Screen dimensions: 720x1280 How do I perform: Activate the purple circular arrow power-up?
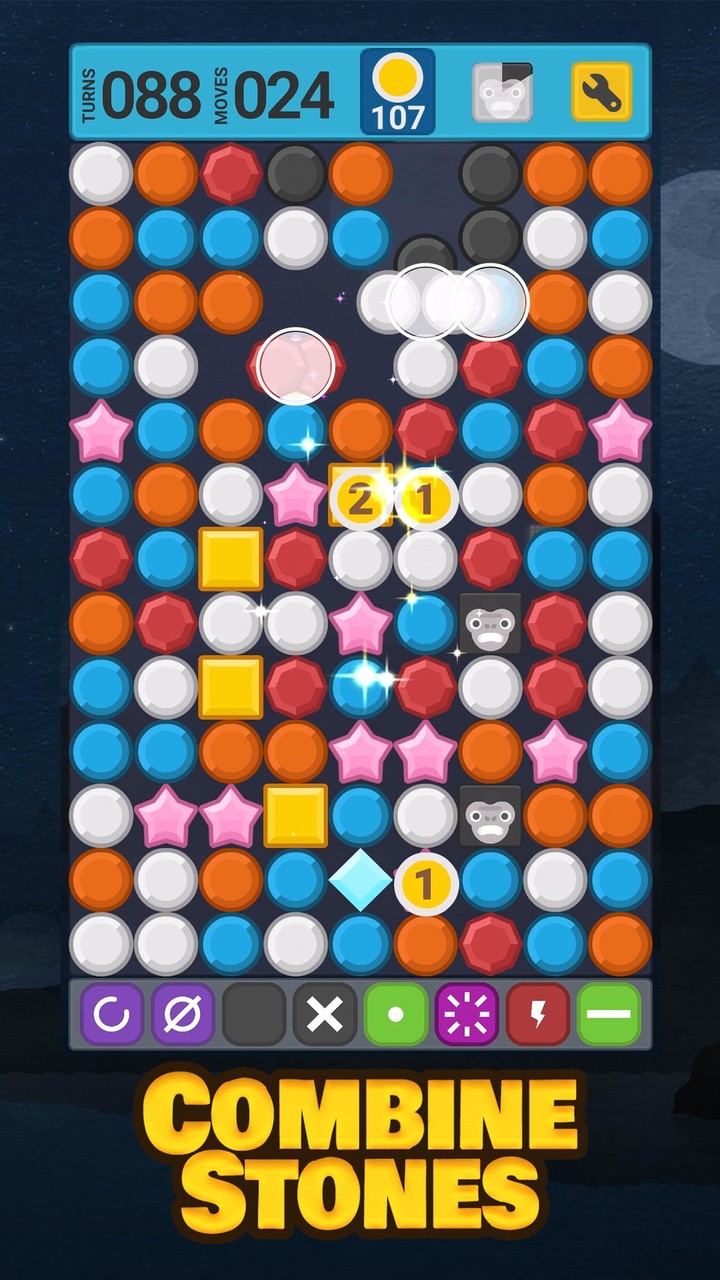(x=112, y=1015)
